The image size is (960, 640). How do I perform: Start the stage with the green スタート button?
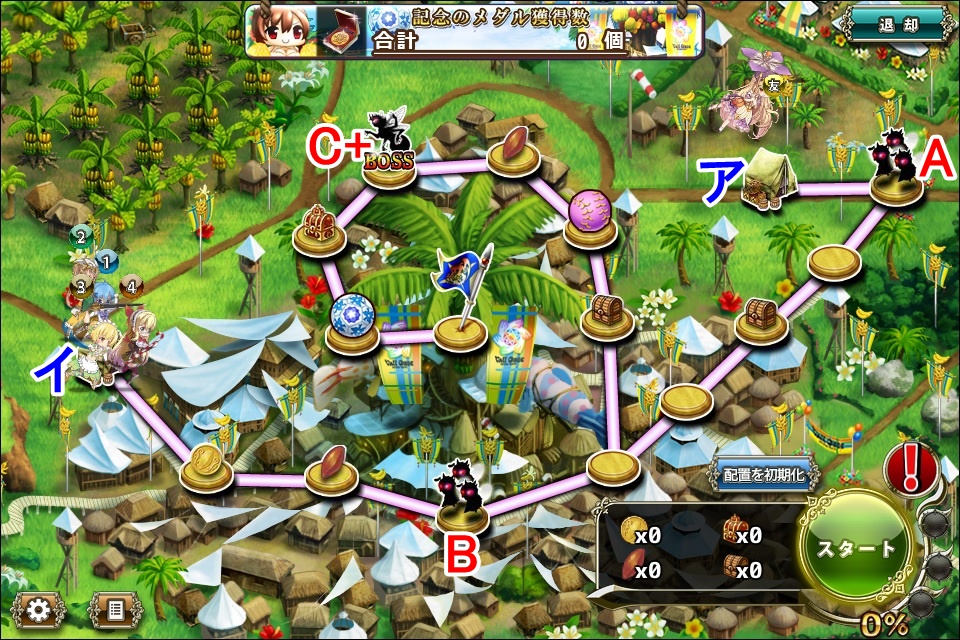[x=857, y=549]
